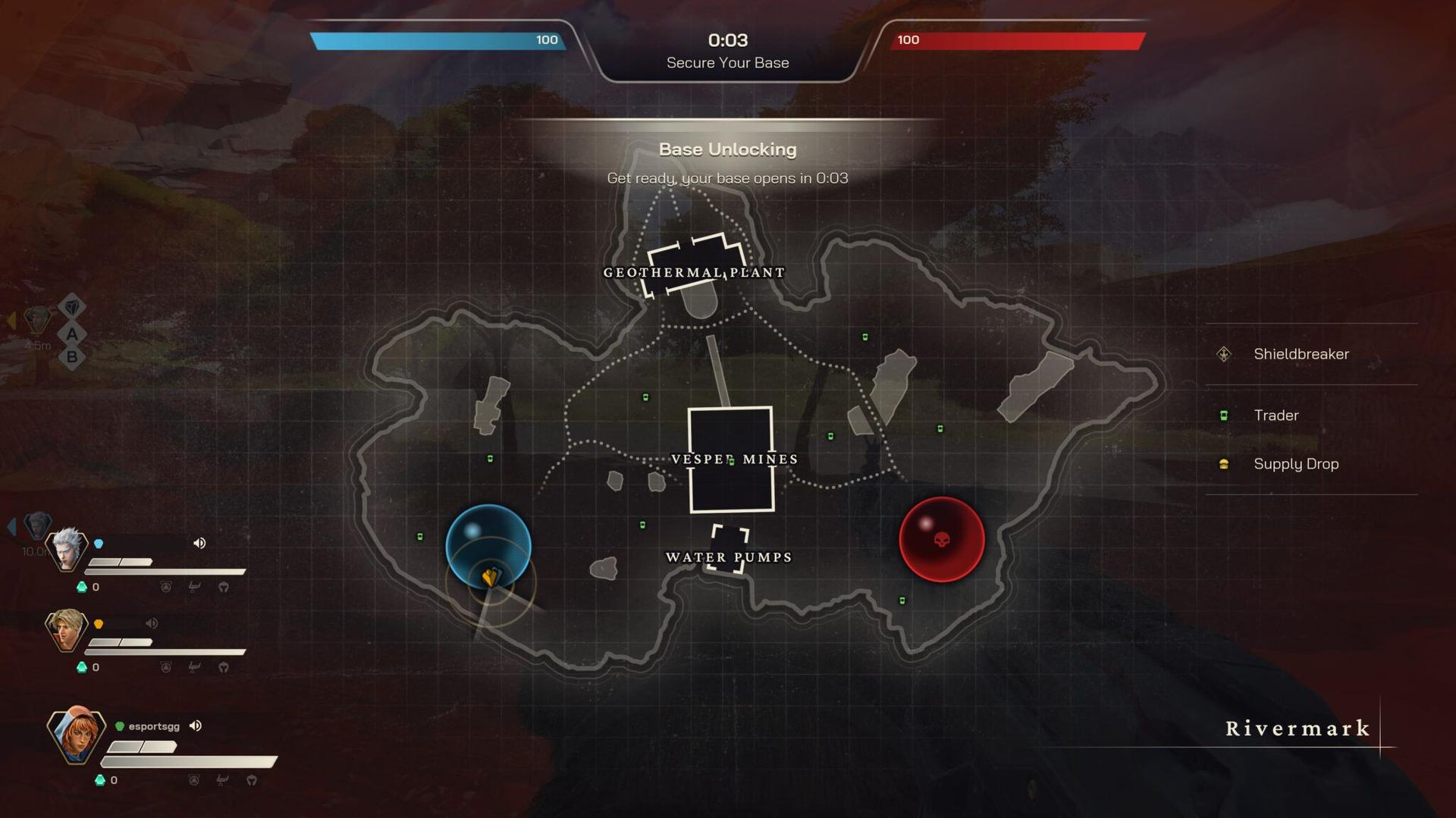Click the supply drop icon inside the blue base circle
This screenshot has height=818, width=1456.
(491, 578)
